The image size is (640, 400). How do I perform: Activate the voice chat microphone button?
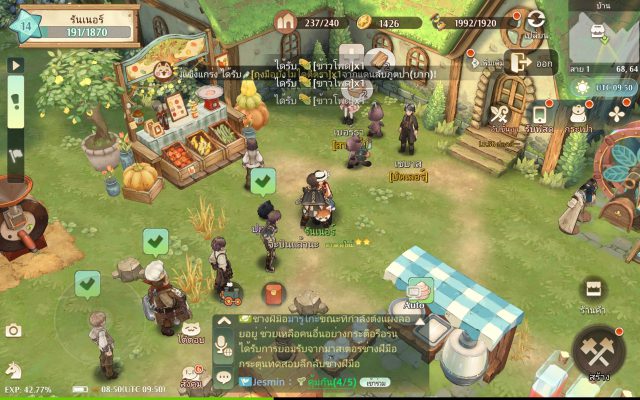[224, 348]
